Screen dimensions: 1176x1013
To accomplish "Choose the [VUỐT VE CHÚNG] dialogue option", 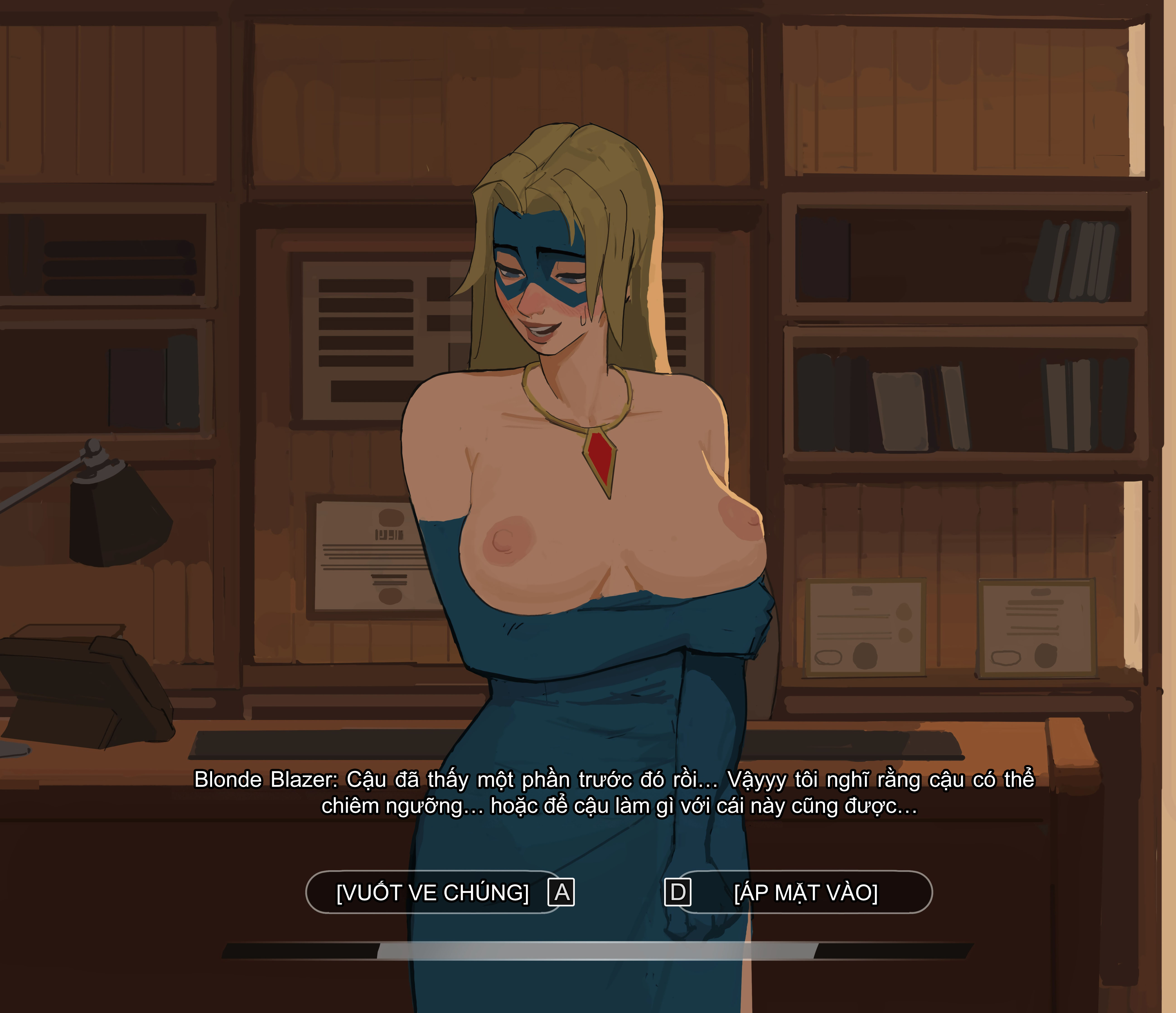I will (433, 893).
